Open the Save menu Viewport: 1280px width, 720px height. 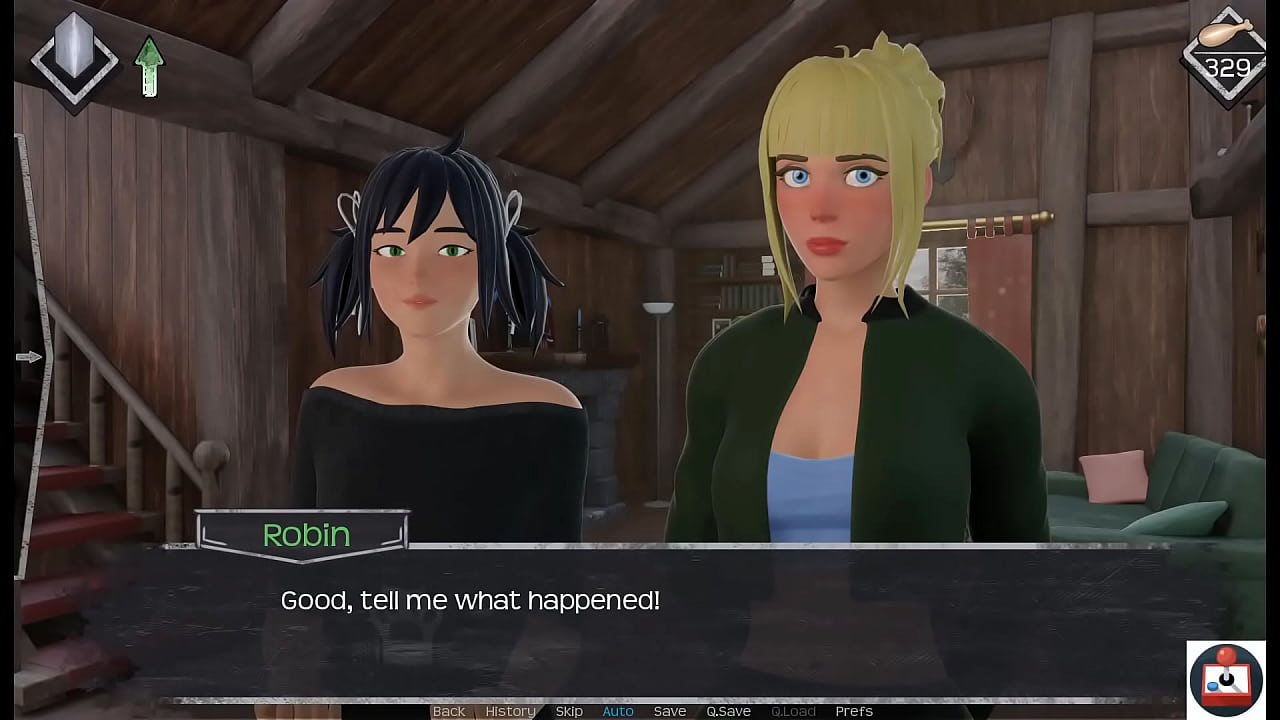670,711
